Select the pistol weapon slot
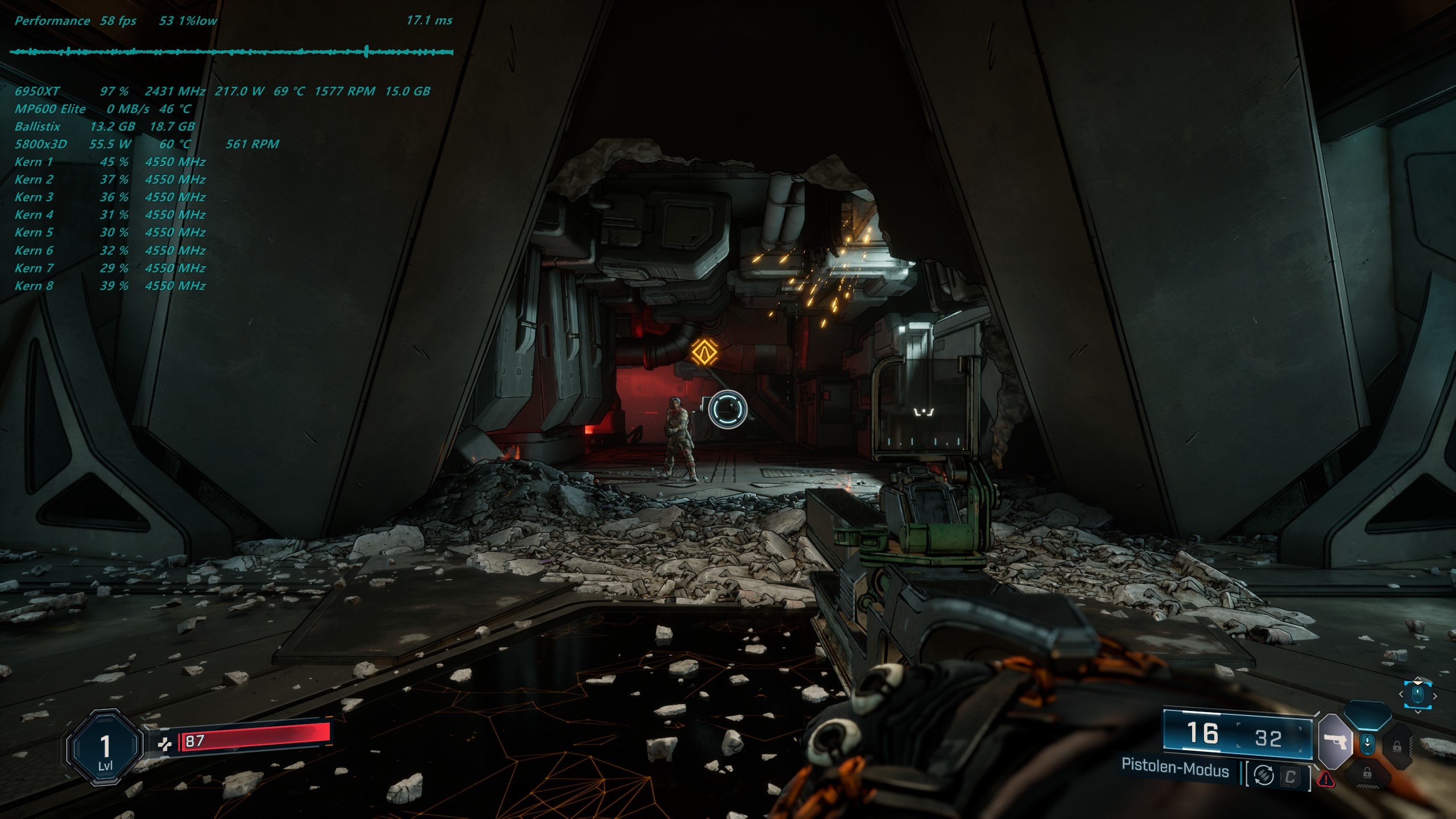 tap(1335, 742)
